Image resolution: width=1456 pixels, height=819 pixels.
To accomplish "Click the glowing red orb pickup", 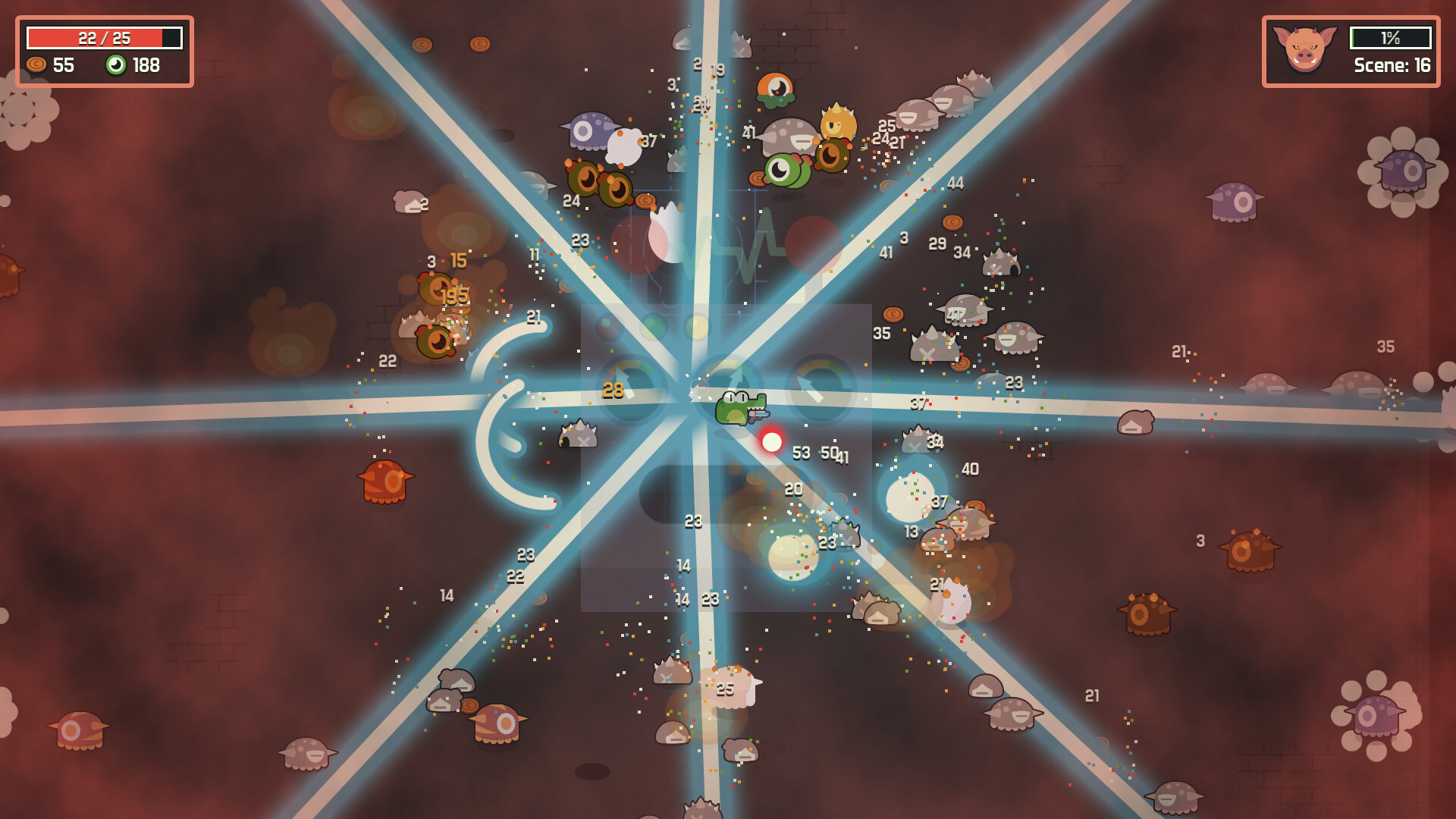I will click(x=772, y=441).
